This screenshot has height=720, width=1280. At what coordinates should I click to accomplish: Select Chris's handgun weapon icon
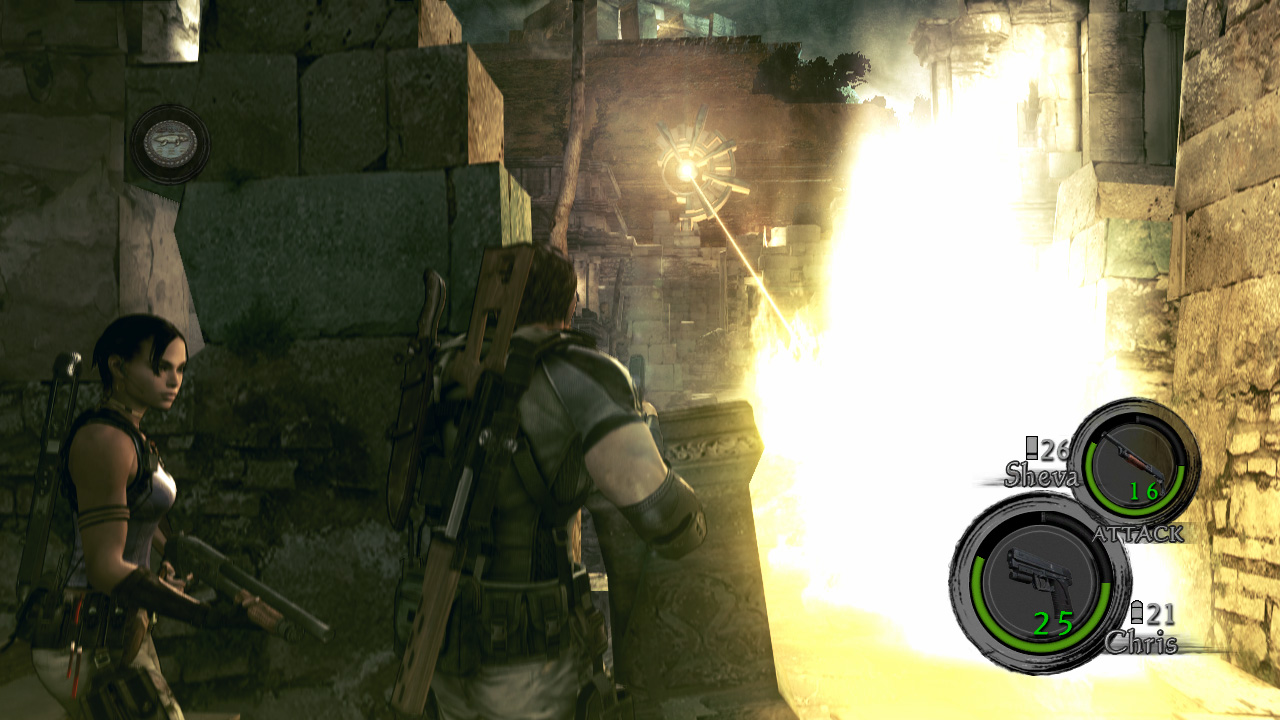pos(1037,570)
